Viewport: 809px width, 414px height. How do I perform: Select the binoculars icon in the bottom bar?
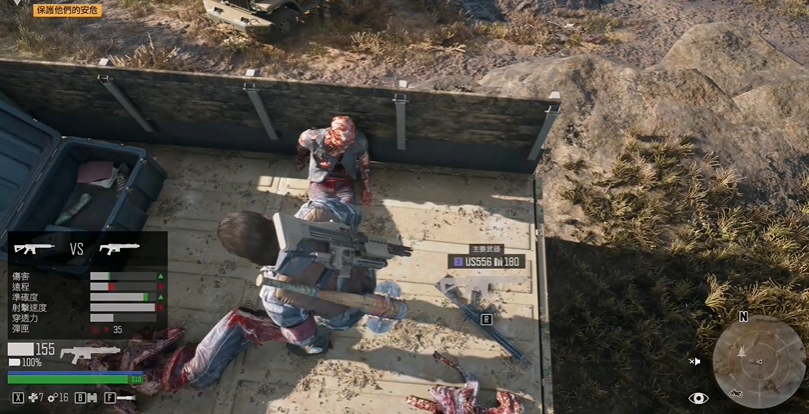(x=95, y=398)
